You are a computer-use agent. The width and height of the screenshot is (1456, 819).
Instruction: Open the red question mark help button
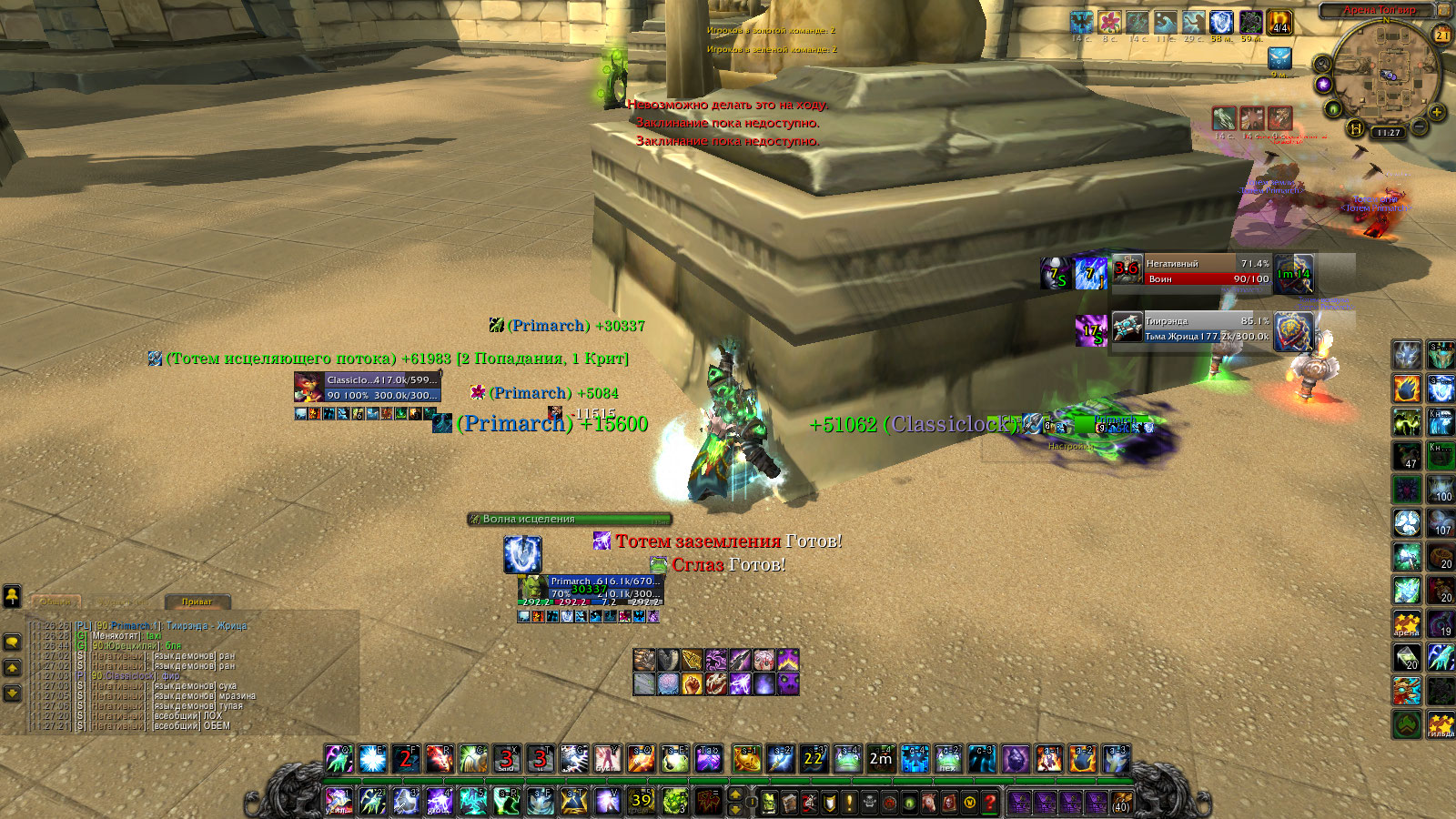click(990, 803)
